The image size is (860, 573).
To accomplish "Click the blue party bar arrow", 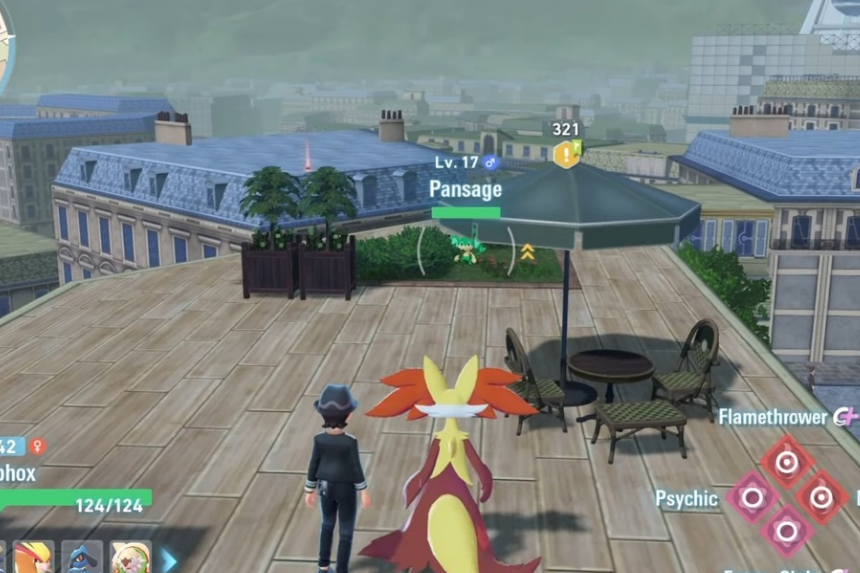I will (169, 559).
